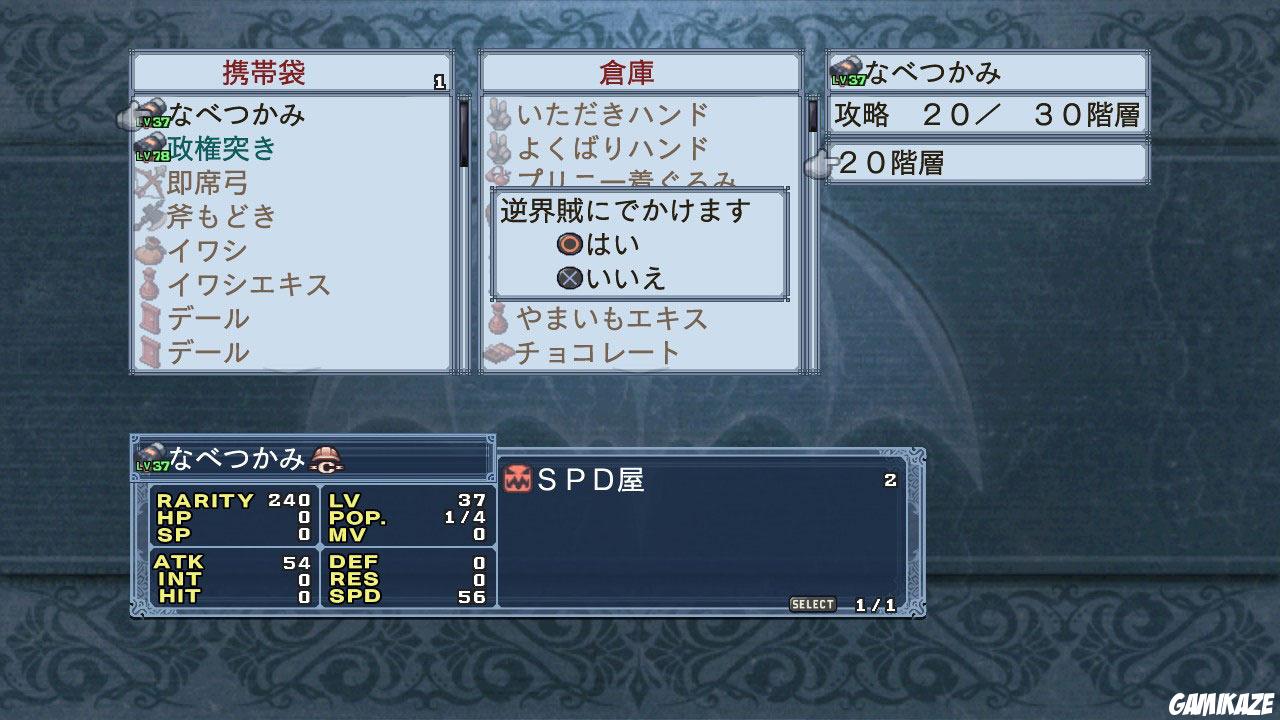
Task: Click the いただきハンド rabbit icon in the warehouse
Action: (x=497, y=113)
